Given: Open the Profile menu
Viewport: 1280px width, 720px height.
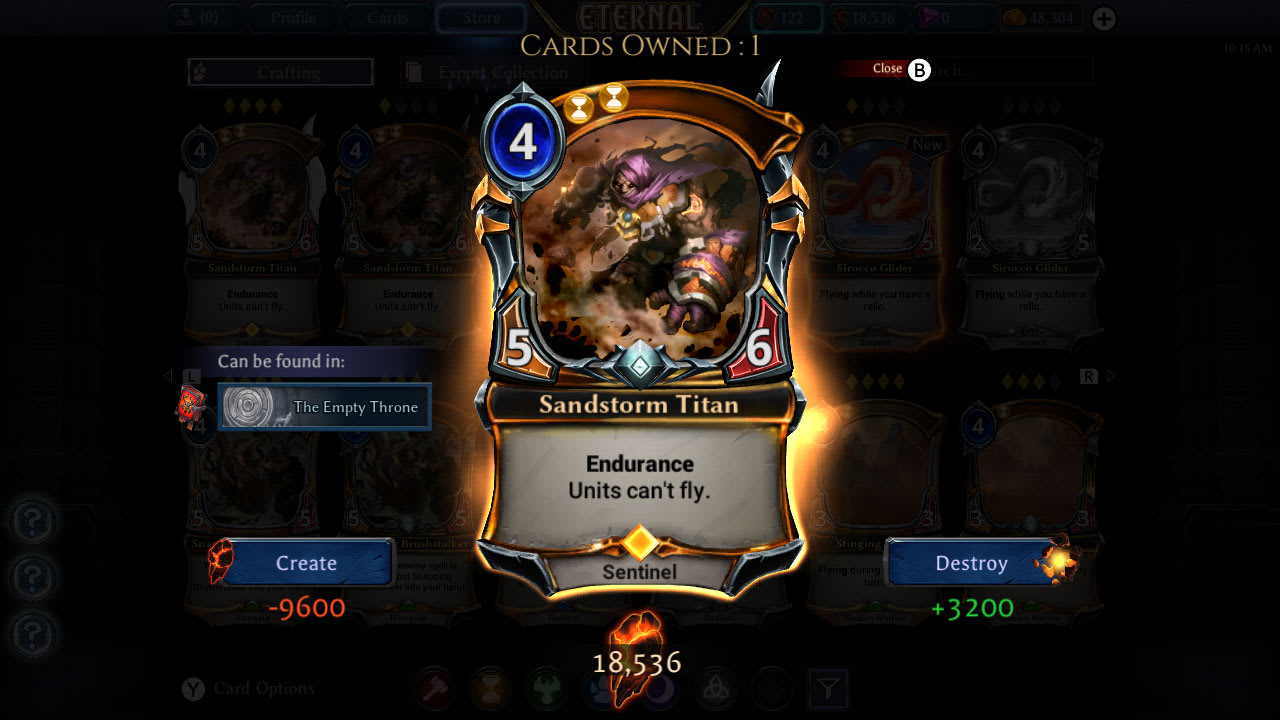Looking at the screenshot, I should point(293,17).
